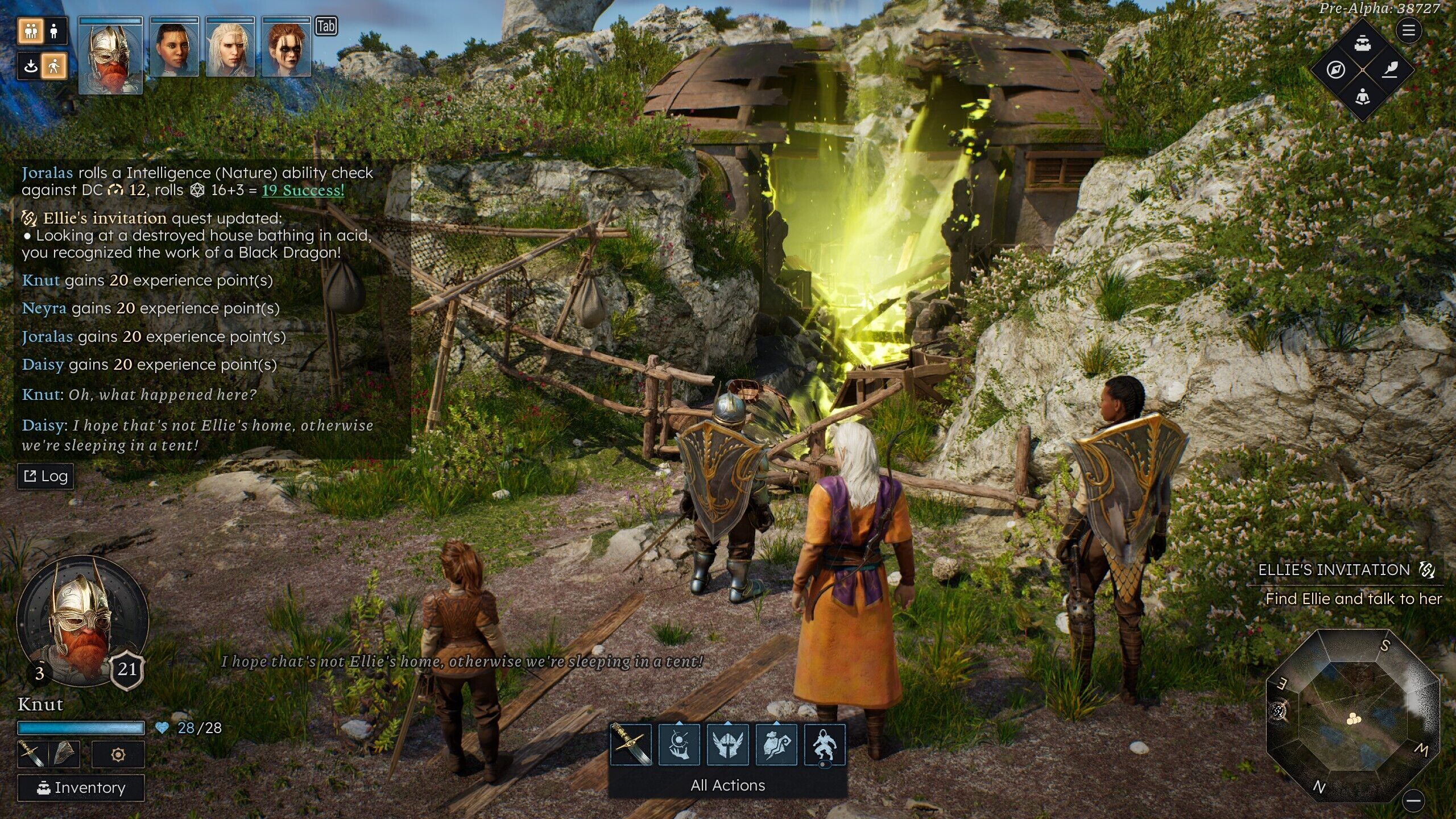Open the Inventory button
Viewport: 1456px width, 819px height.
(81, 788)
